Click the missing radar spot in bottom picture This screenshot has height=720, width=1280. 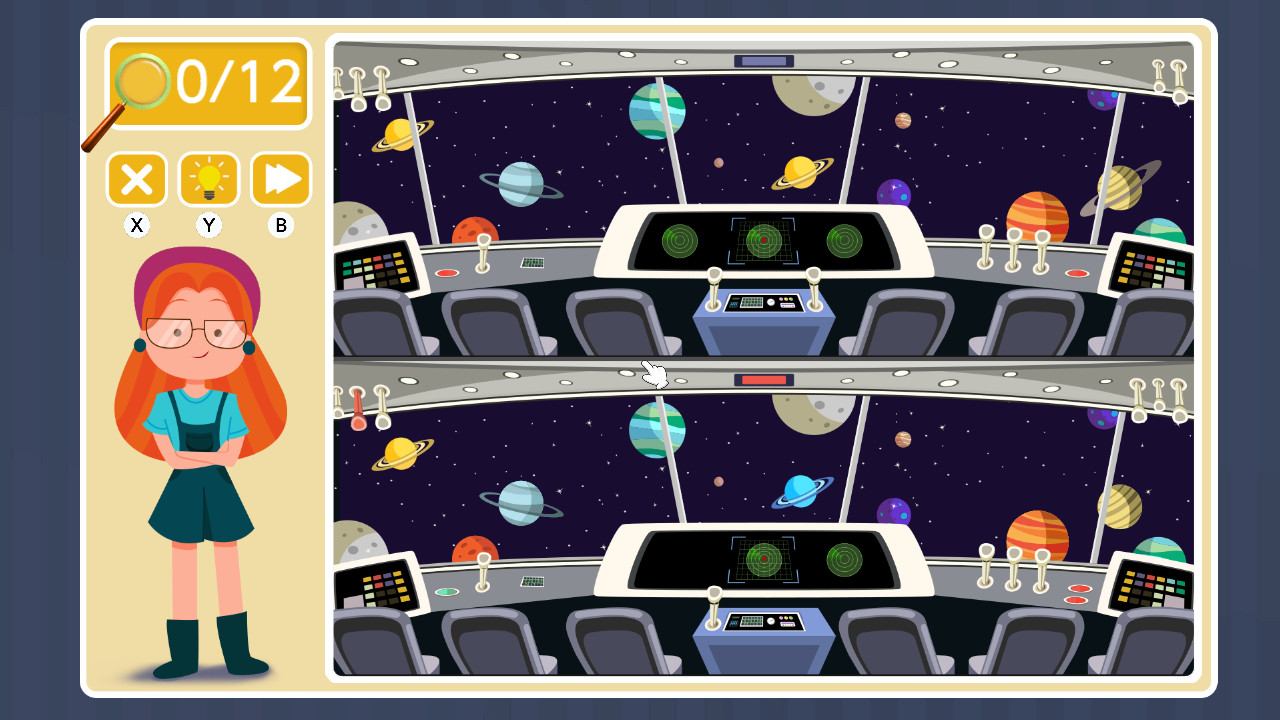click(x=680, y=560)
